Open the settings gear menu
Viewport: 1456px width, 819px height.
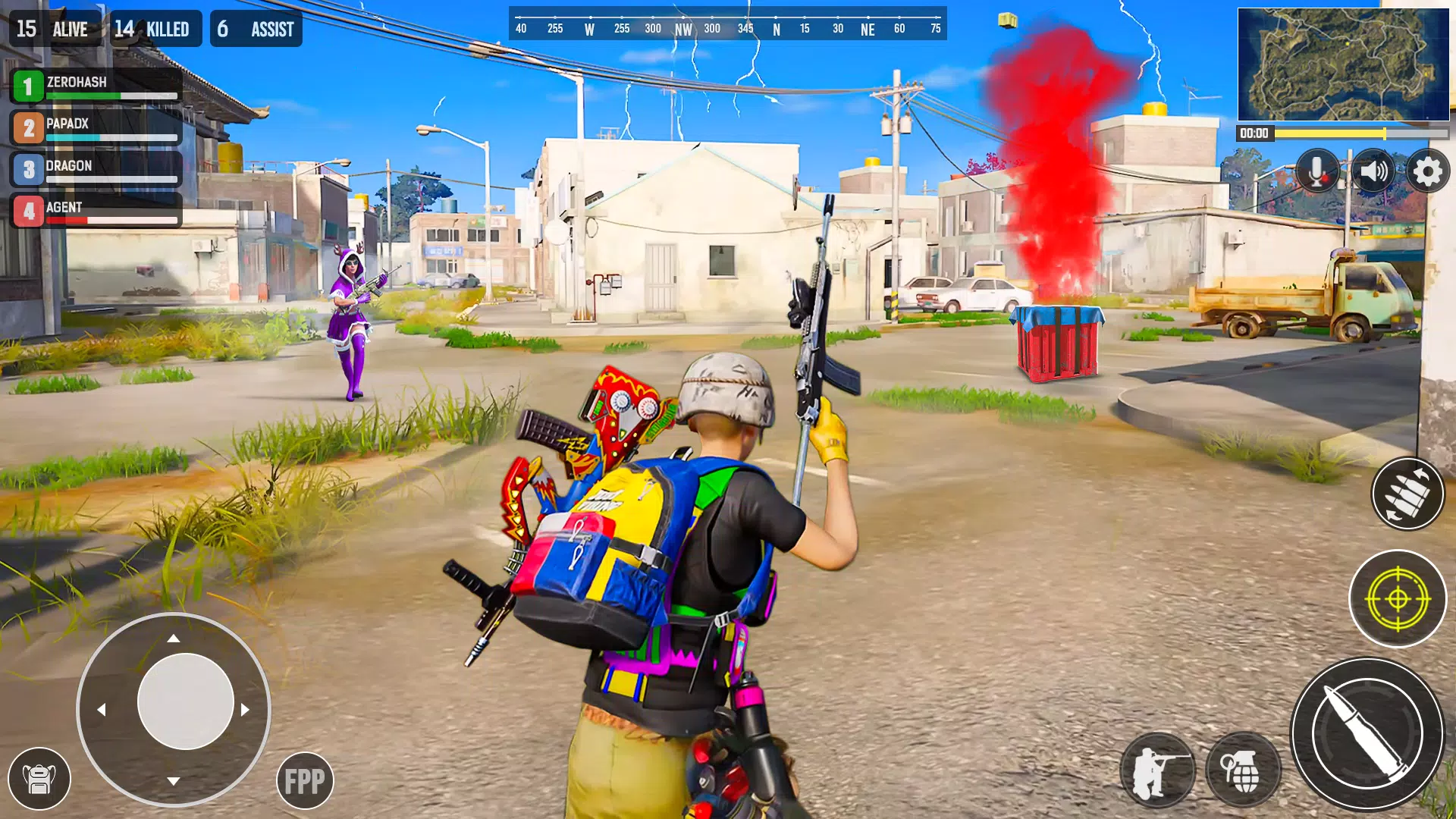[1428, 171]
